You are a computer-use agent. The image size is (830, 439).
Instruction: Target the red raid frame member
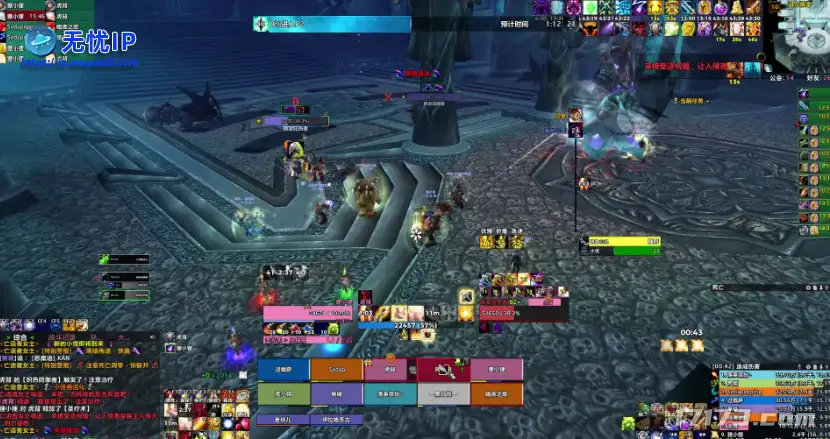(444, 369)
